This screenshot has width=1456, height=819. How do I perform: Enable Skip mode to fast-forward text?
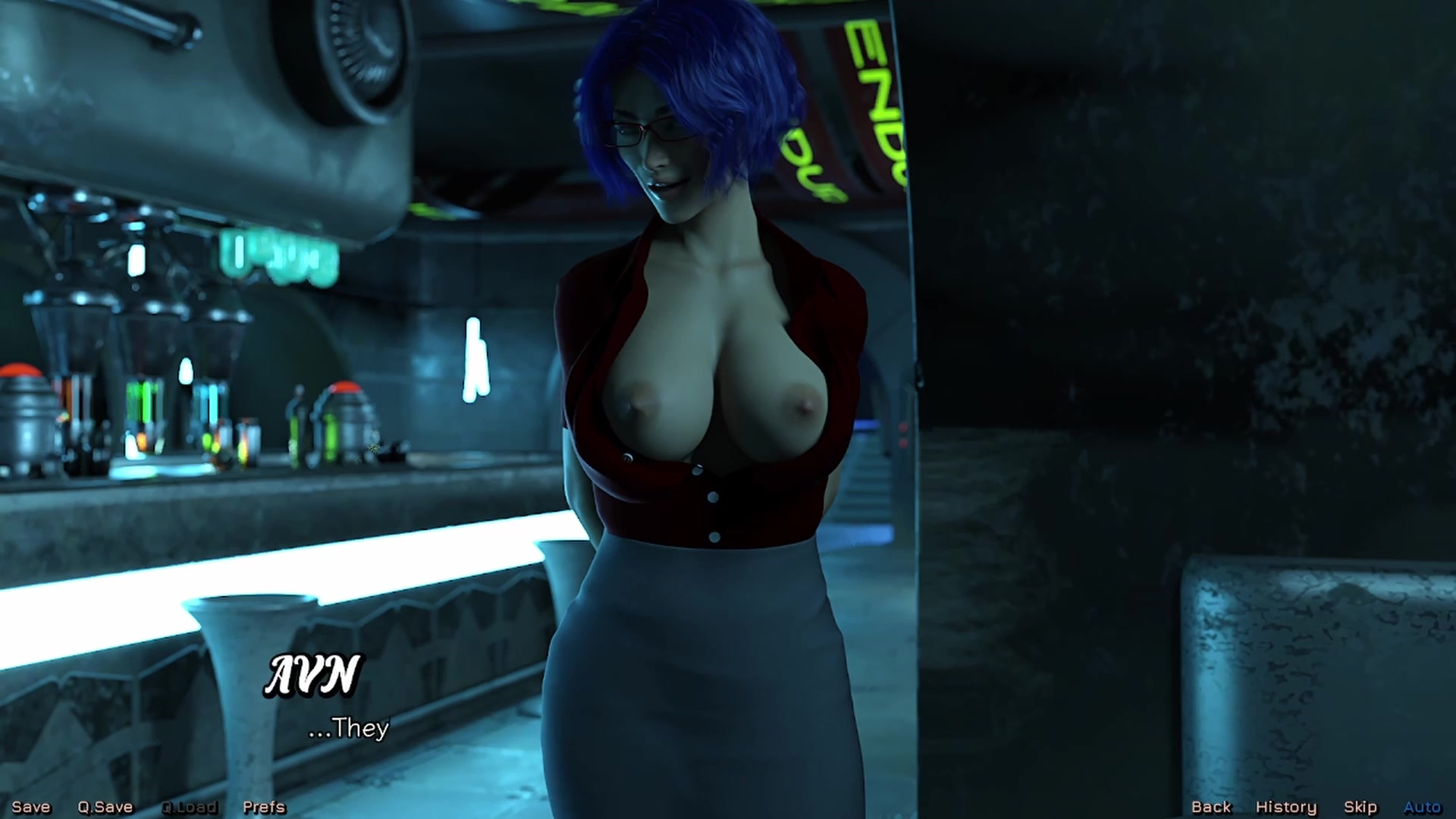(1360, 806)
